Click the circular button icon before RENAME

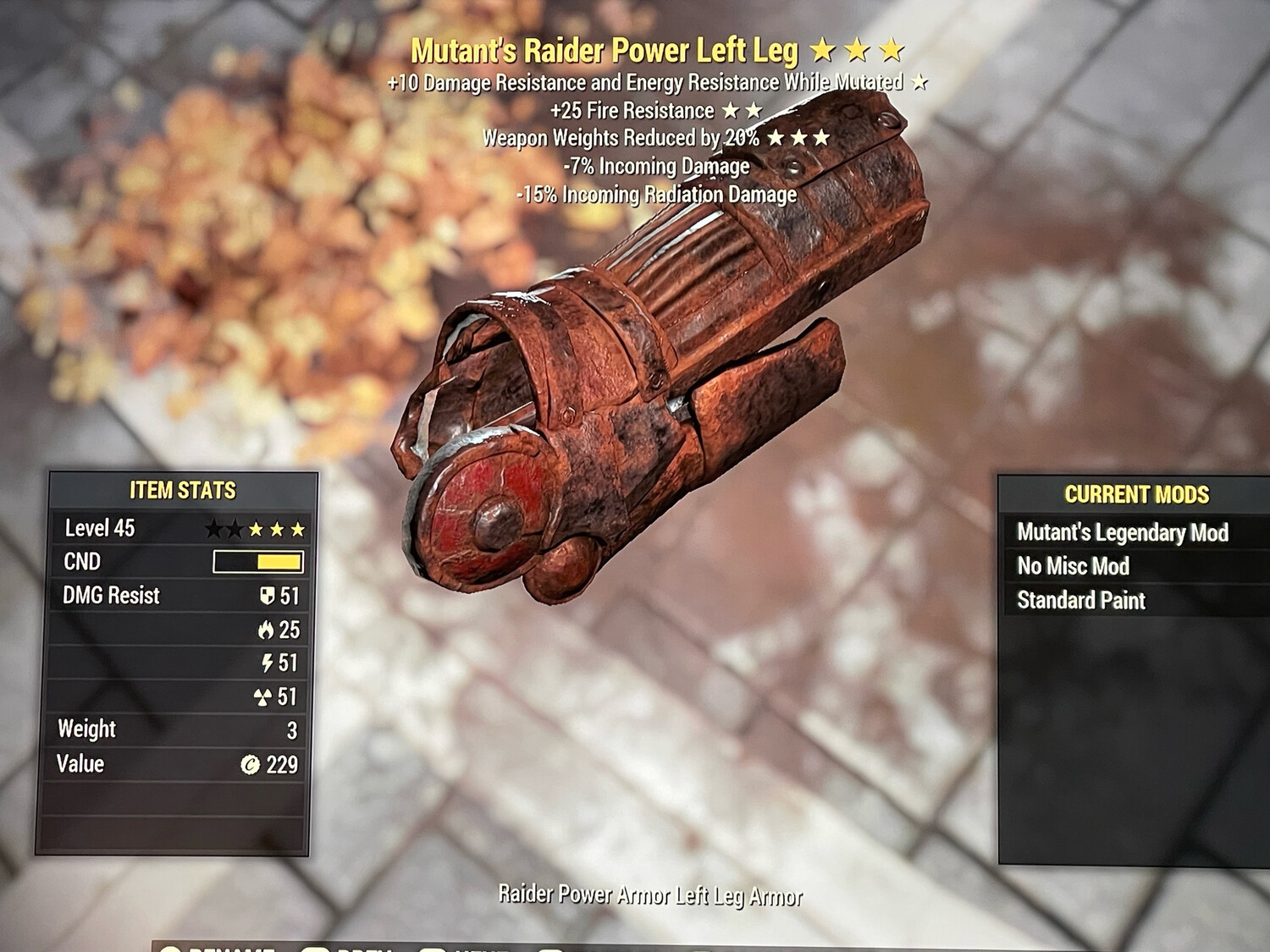pos(173,948)
